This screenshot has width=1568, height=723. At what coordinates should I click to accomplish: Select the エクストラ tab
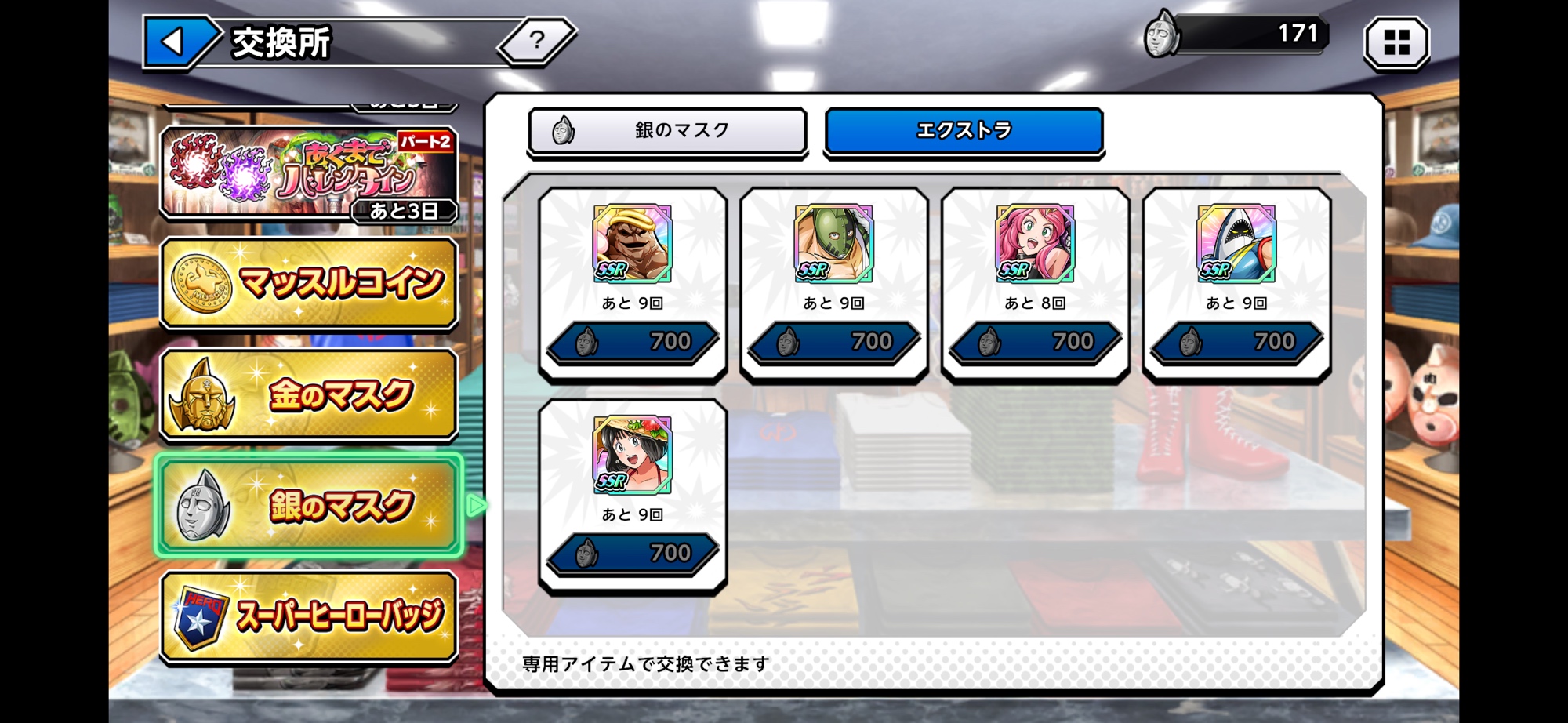coord(964,131)
